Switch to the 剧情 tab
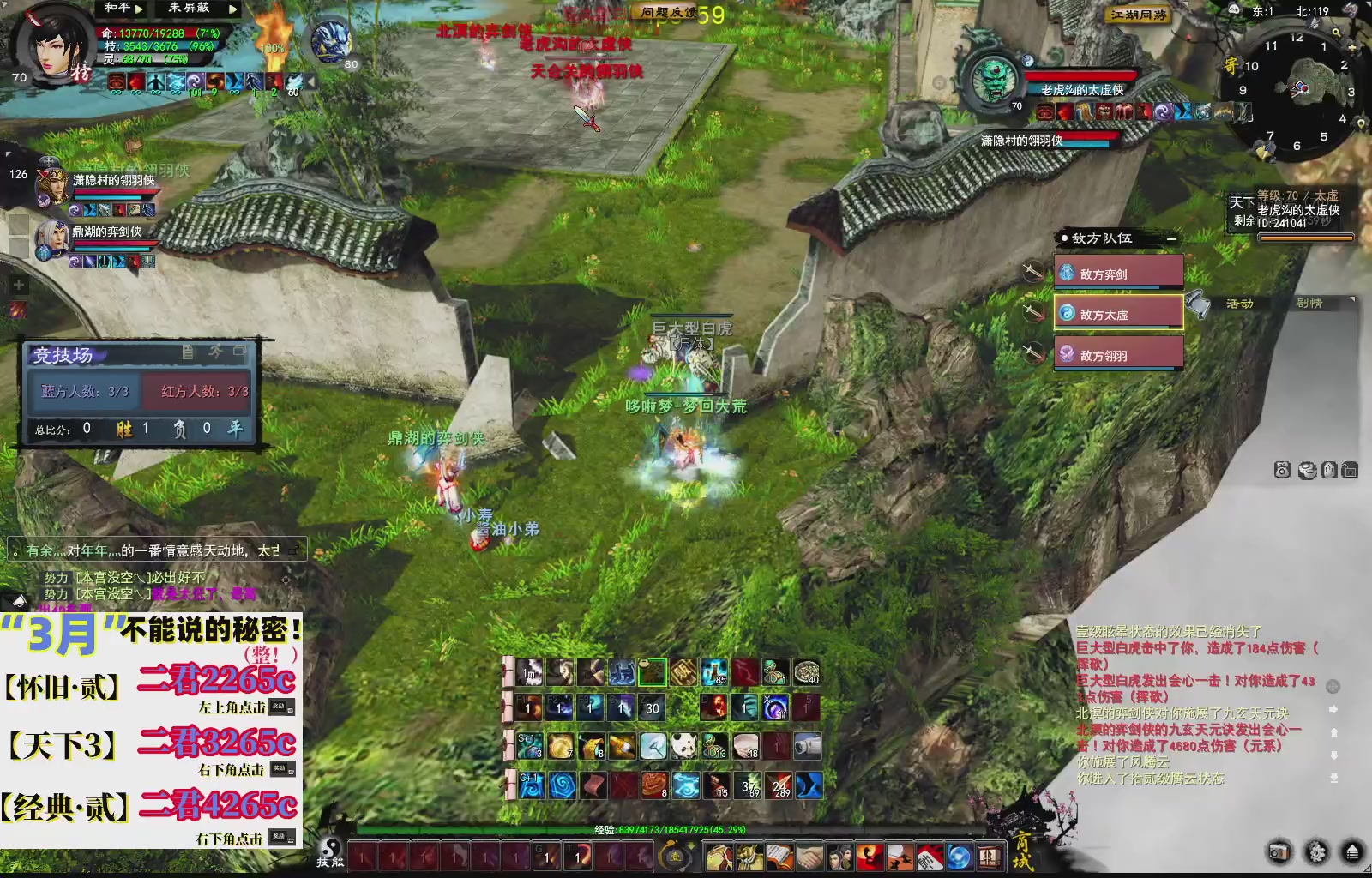This screenshot has height=878, width=1372. 1310,303
